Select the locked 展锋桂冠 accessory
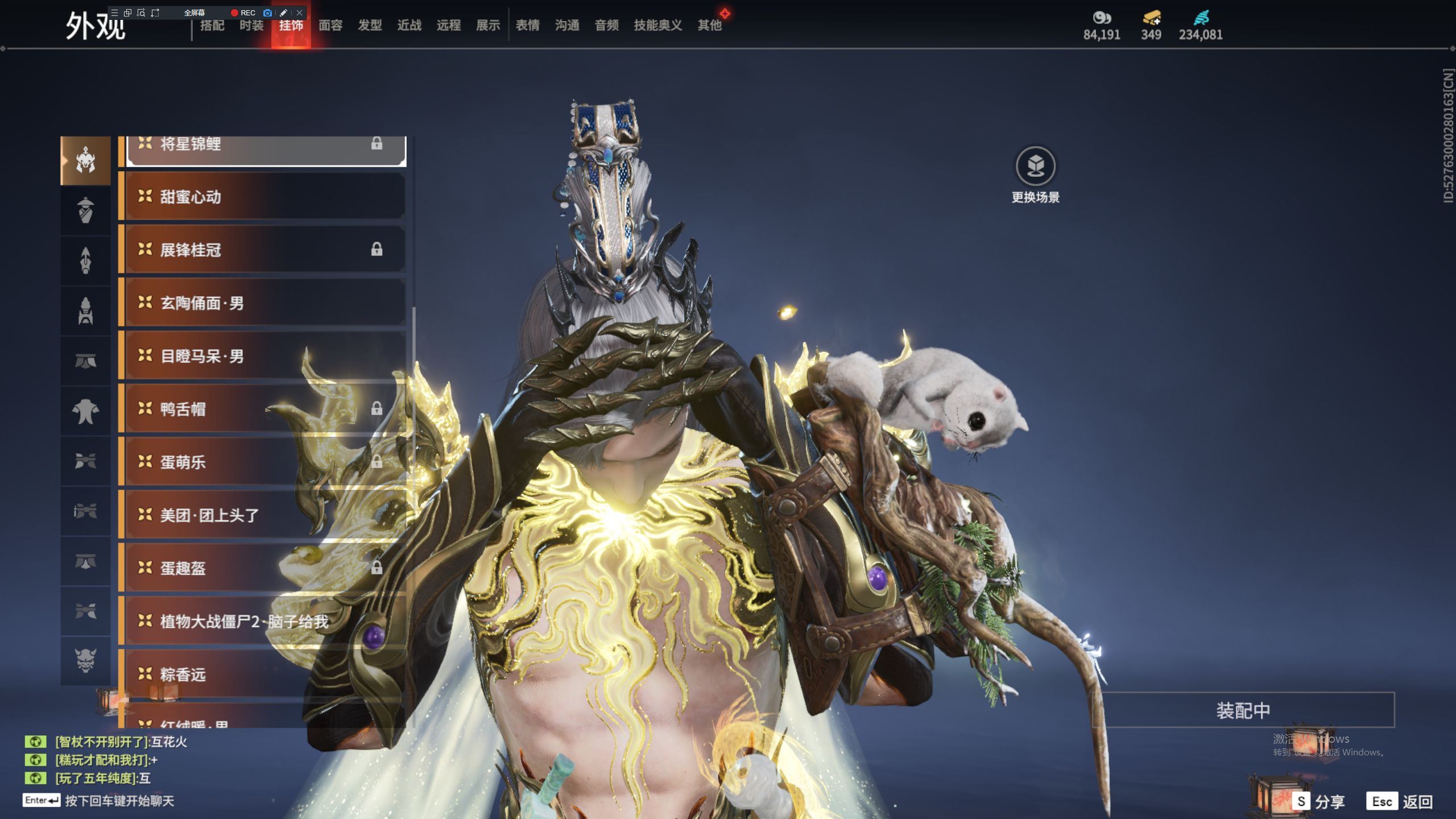 (x=264, y=250)
